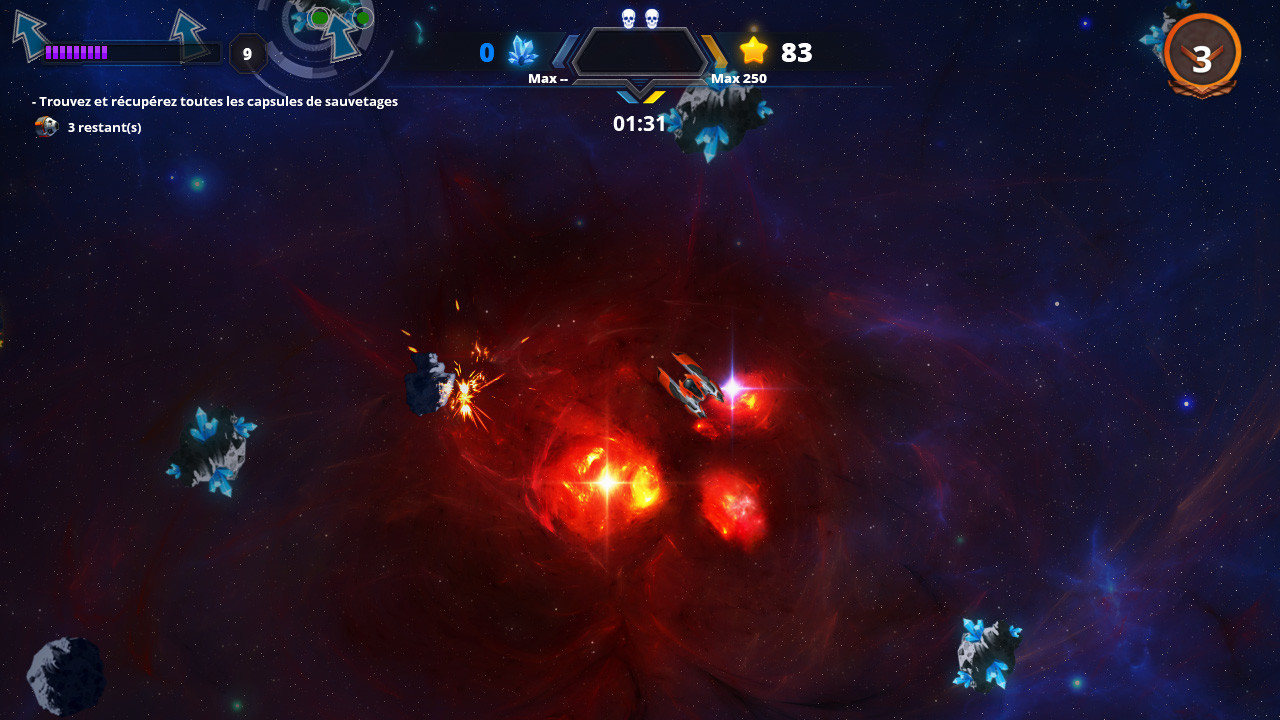Click the right skull icon above the leaderboard
1280x720 pixels.
(651, 16)
